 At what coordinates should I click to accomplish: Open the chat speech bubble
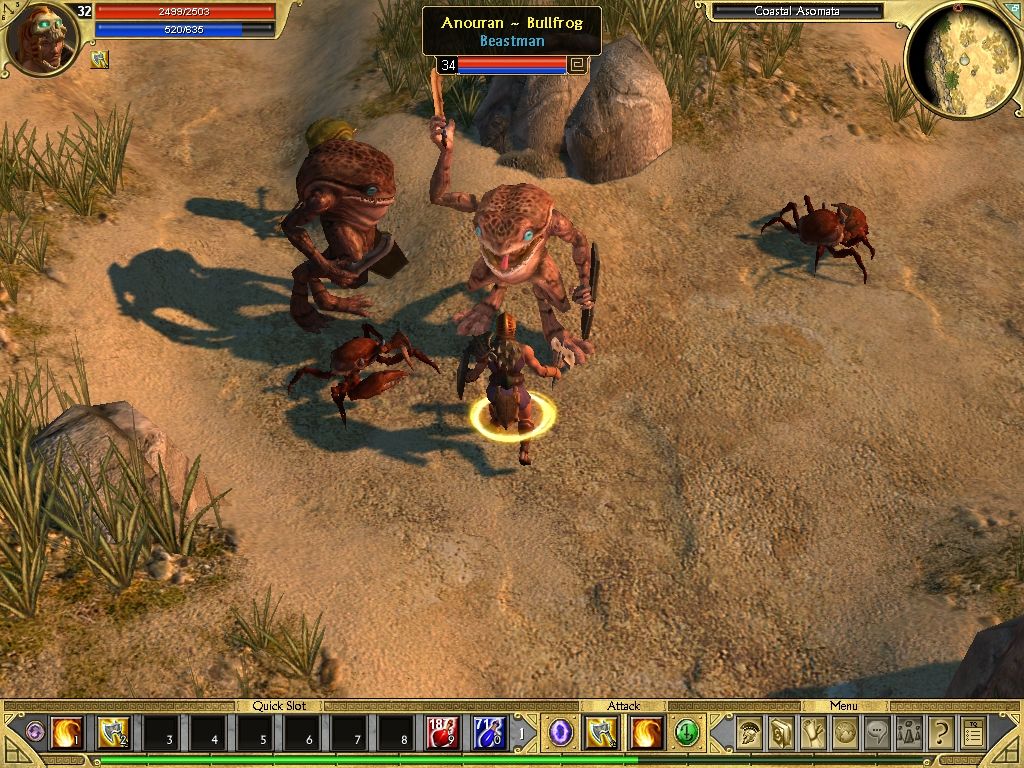click(877, 733)
